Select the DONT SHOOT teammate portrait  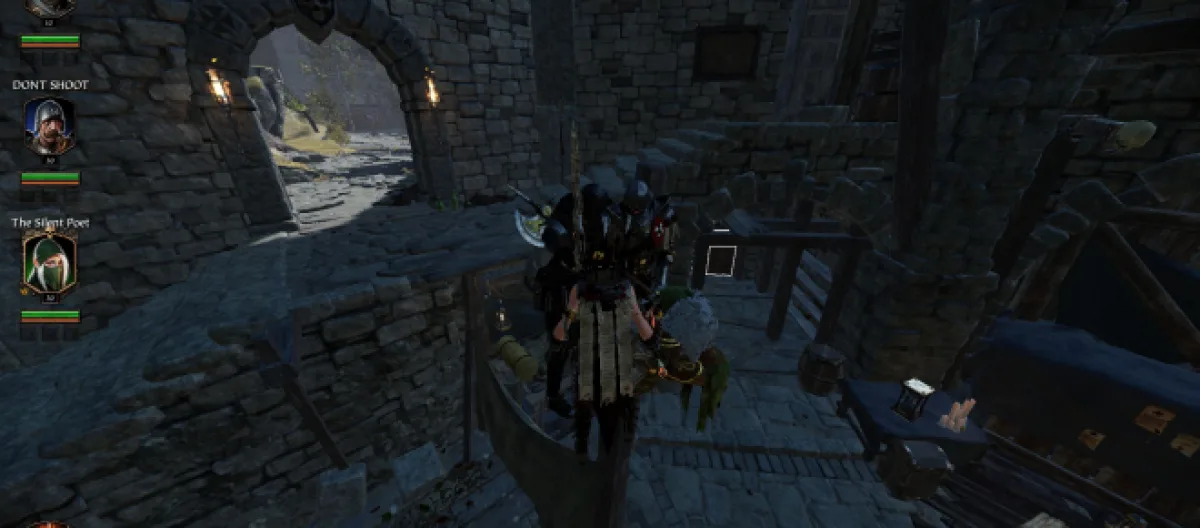click(x=49, y=126)
